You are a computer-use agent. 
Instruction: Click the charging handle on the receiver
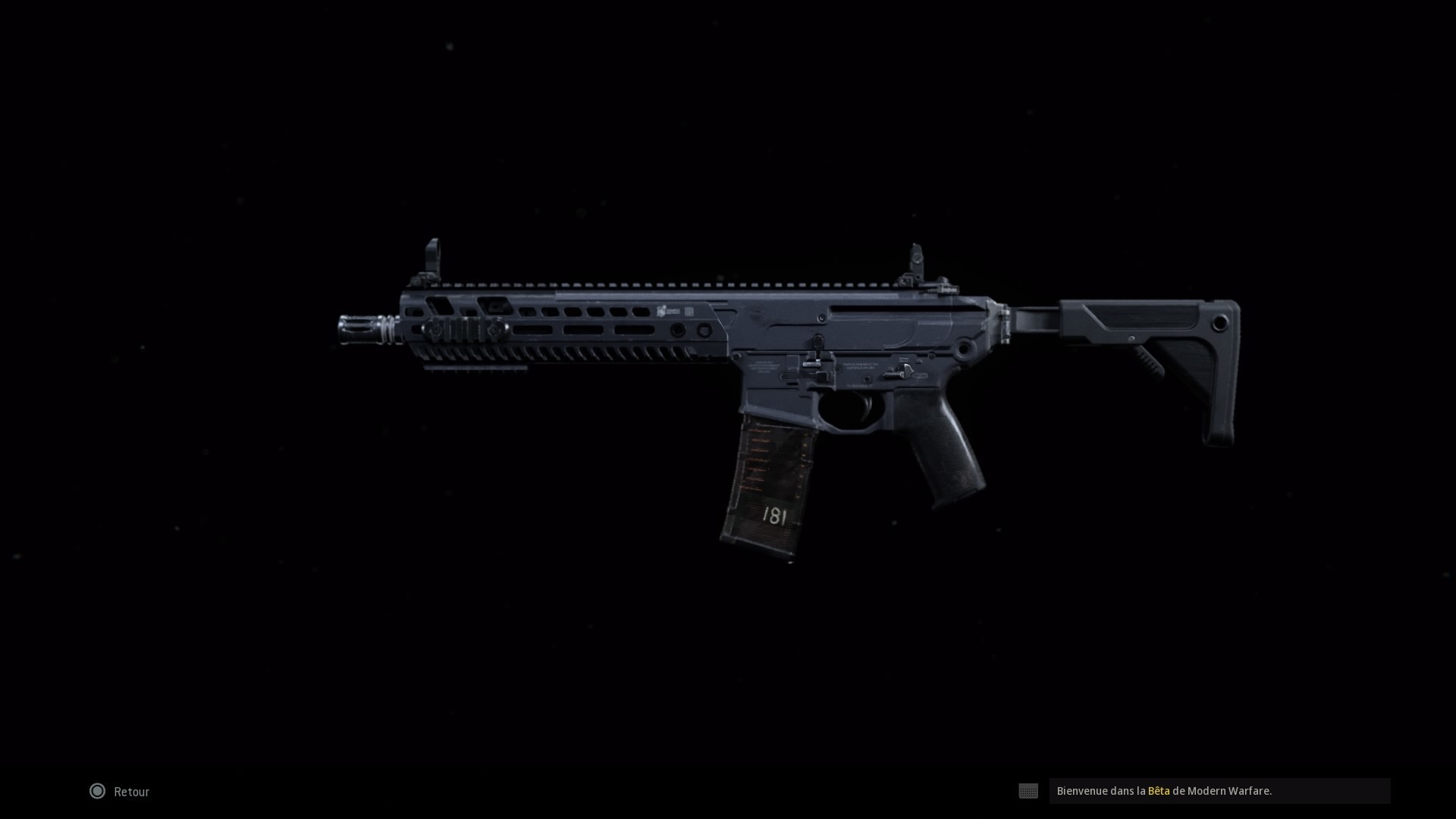[817, 345]
